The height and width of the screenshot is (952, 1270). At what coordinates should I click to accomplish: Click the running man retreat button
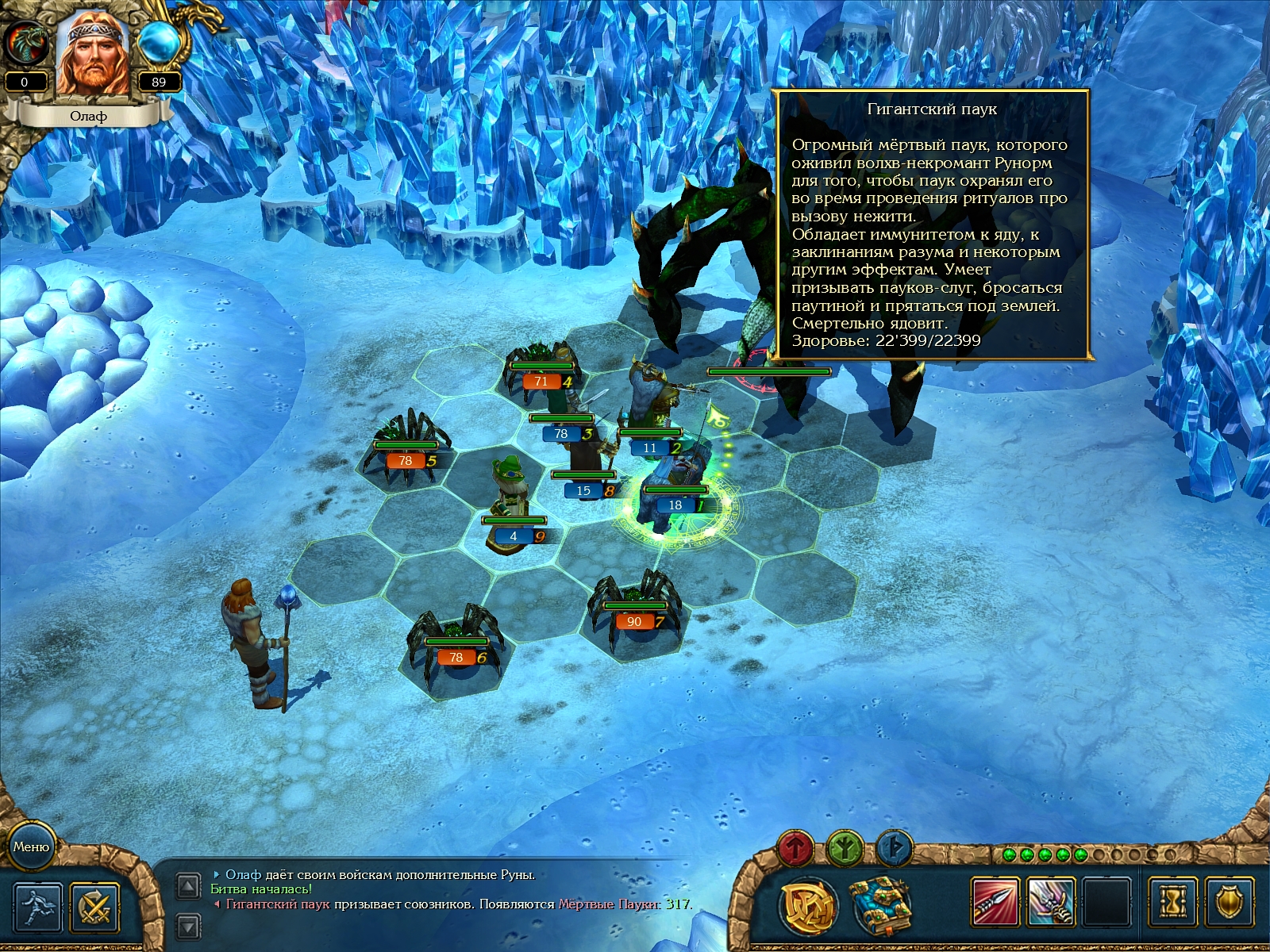(38, 906)
